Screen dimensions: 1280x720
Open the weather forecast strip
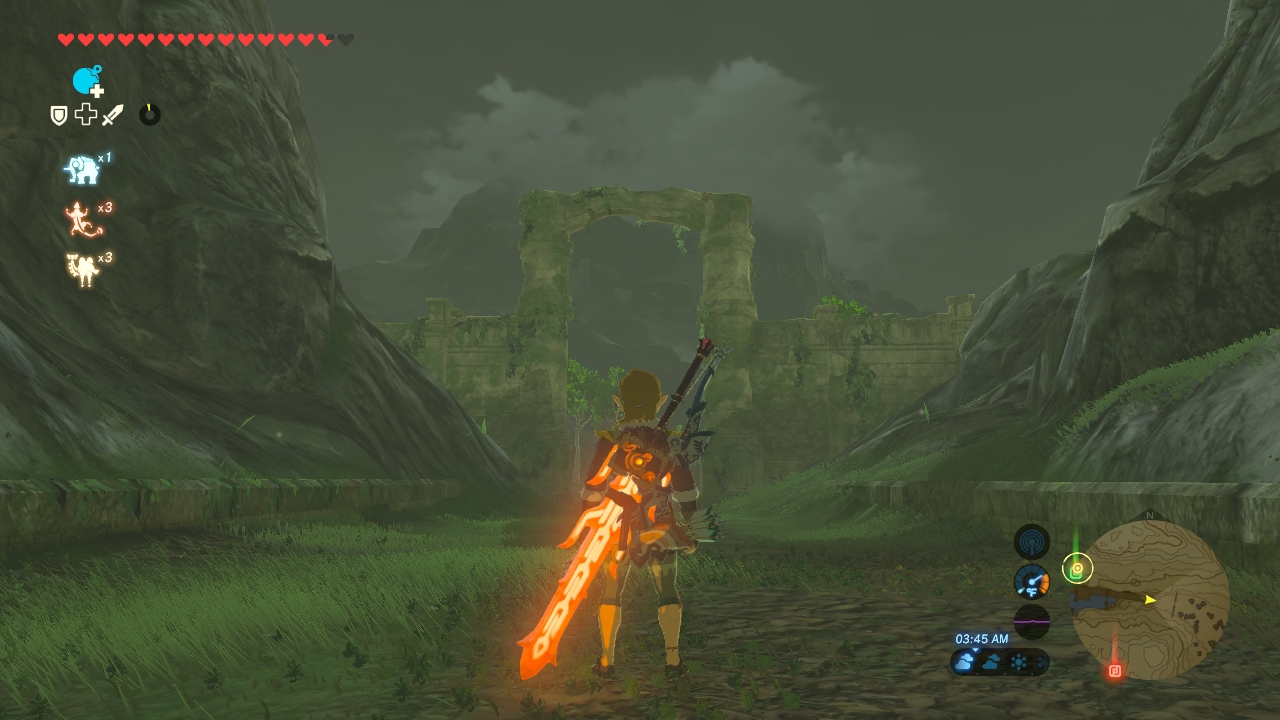tap(999, 662)
